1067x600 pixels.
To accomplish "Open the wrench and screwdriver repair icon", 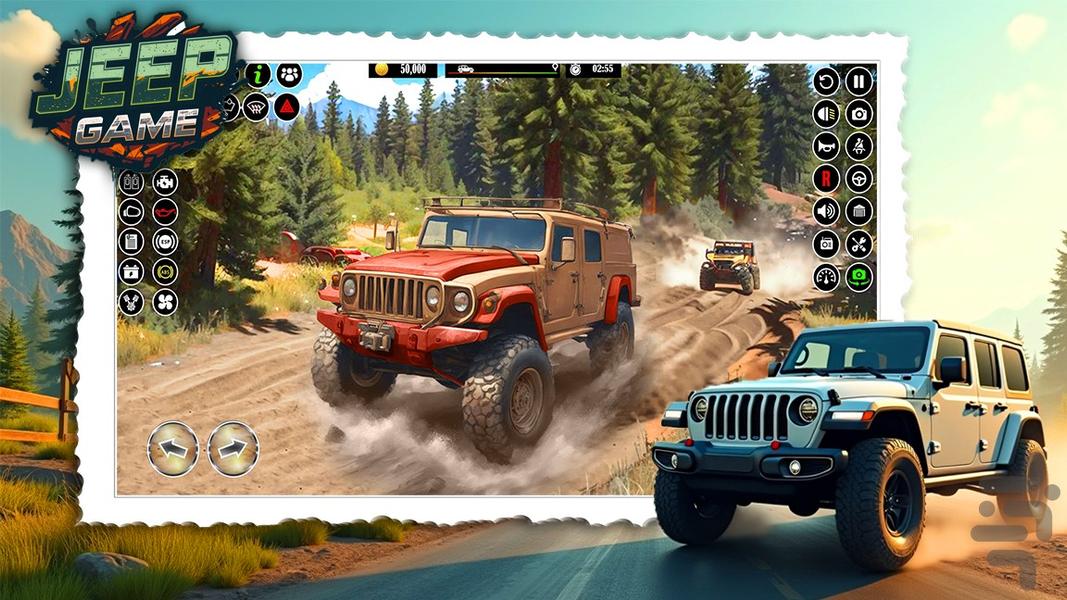I will point(859,244).
